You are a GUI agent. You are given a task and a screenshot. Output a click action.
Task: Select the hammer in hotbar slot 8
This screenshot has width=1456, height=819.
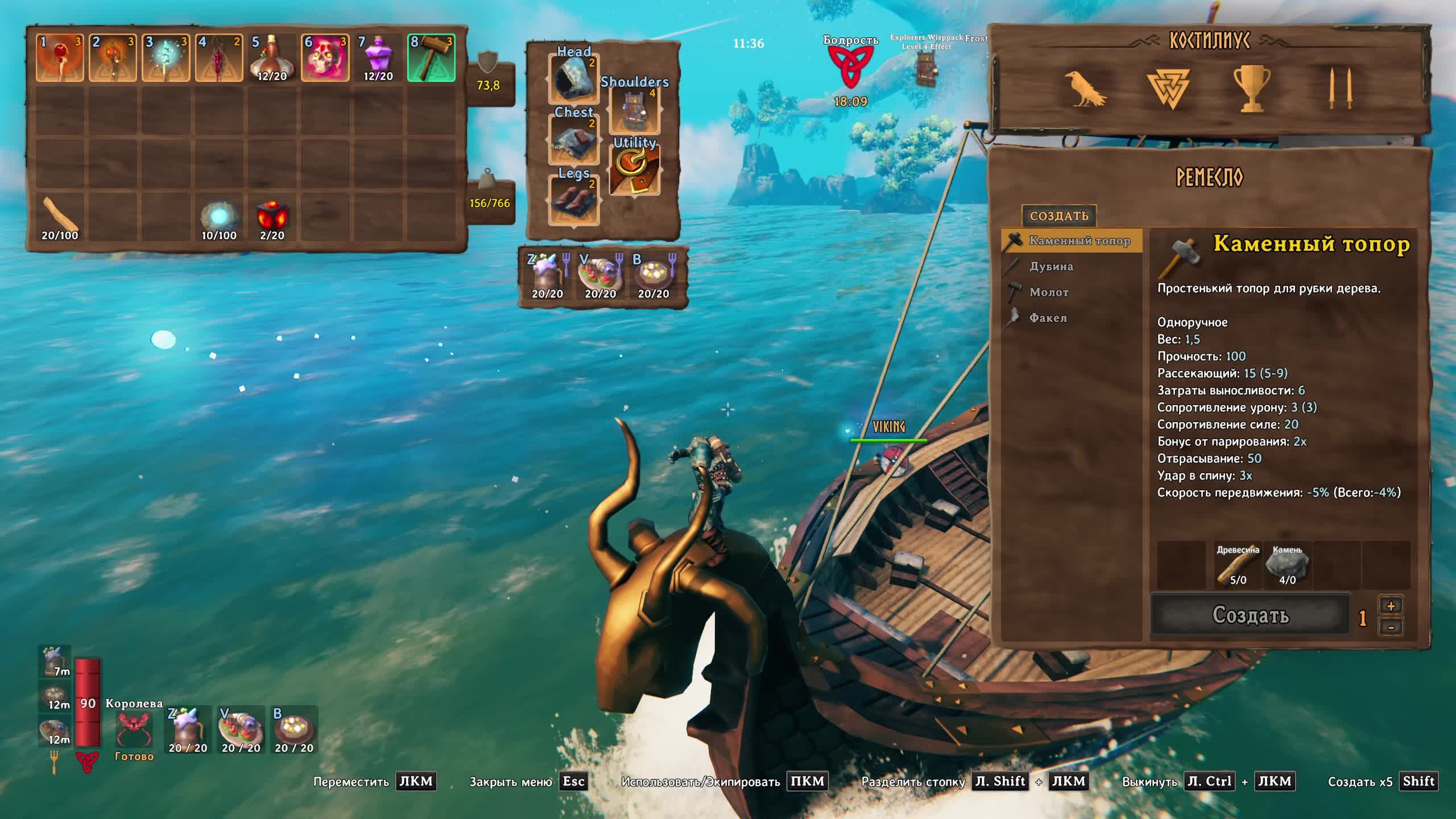pyautogui.click(x=431, y=58)
